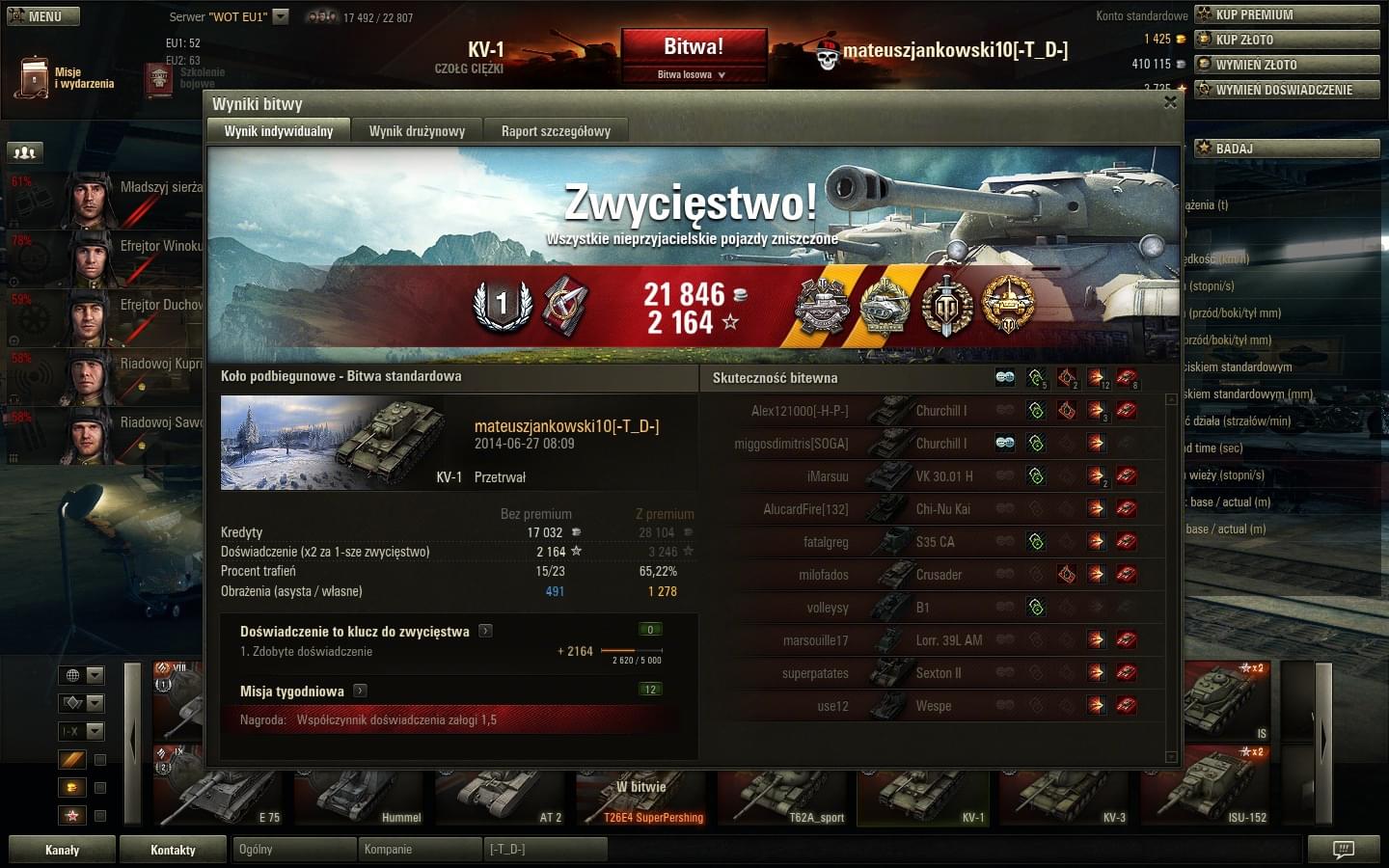Open the Raport szczegółowy tab
The image size is (1389, 868).
tap(556, 131)
